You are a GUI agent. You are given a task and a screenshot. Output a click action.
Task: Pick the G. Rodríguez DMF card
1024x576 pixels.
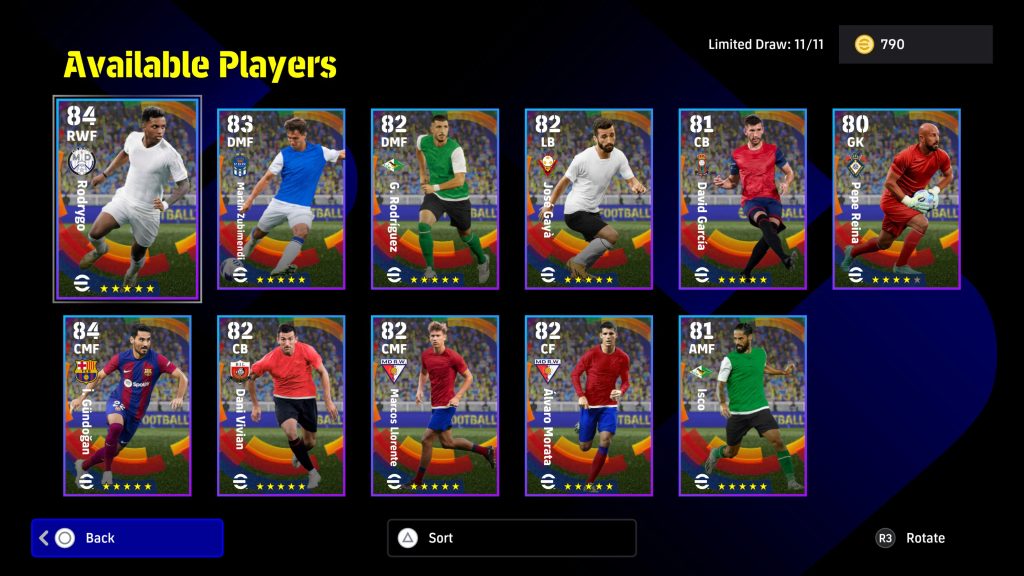click(435, 198)
